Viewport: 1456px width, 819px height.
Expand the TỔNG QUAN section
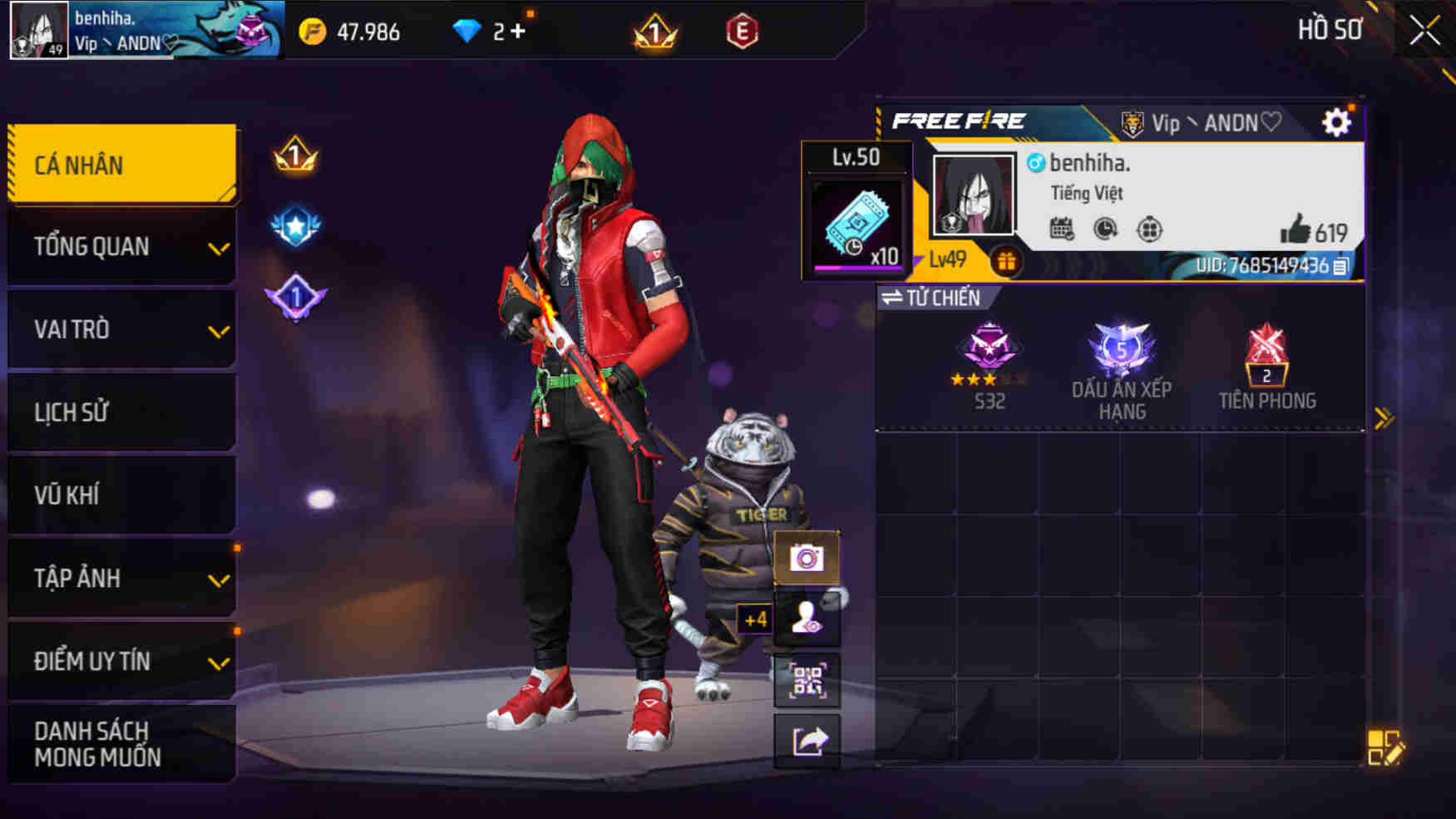click(x=121, y=246)
